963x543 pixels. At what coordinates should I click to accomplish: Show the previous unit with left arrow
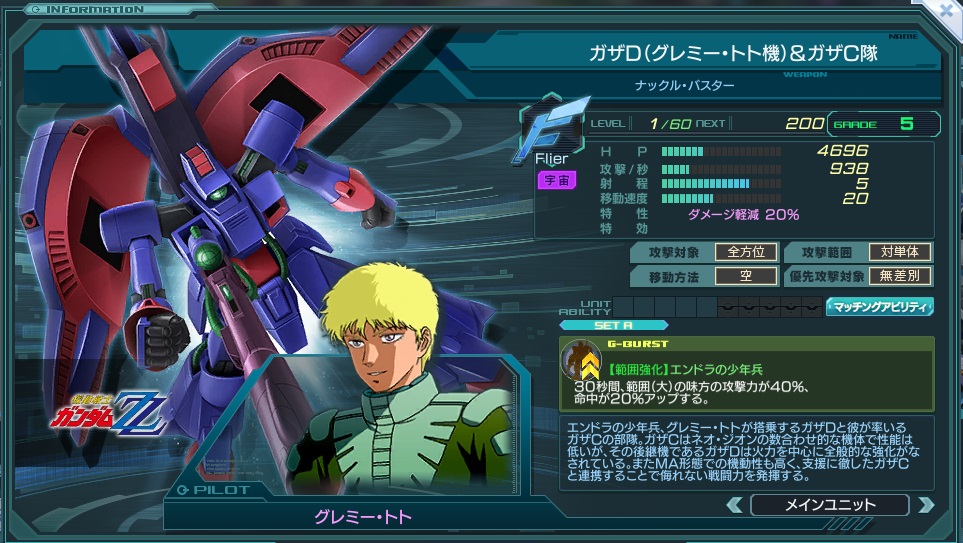coord(735,505)
